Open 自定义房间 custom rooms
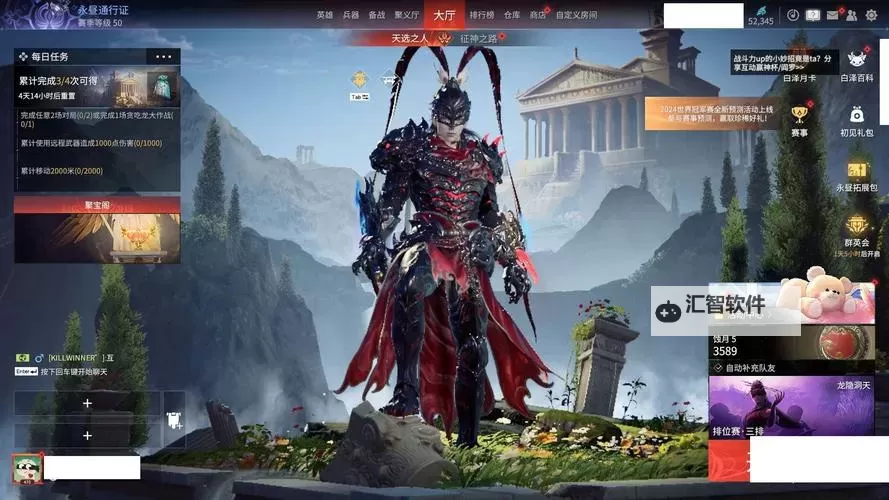The image size is (889, 500). [x=576, y=15]
